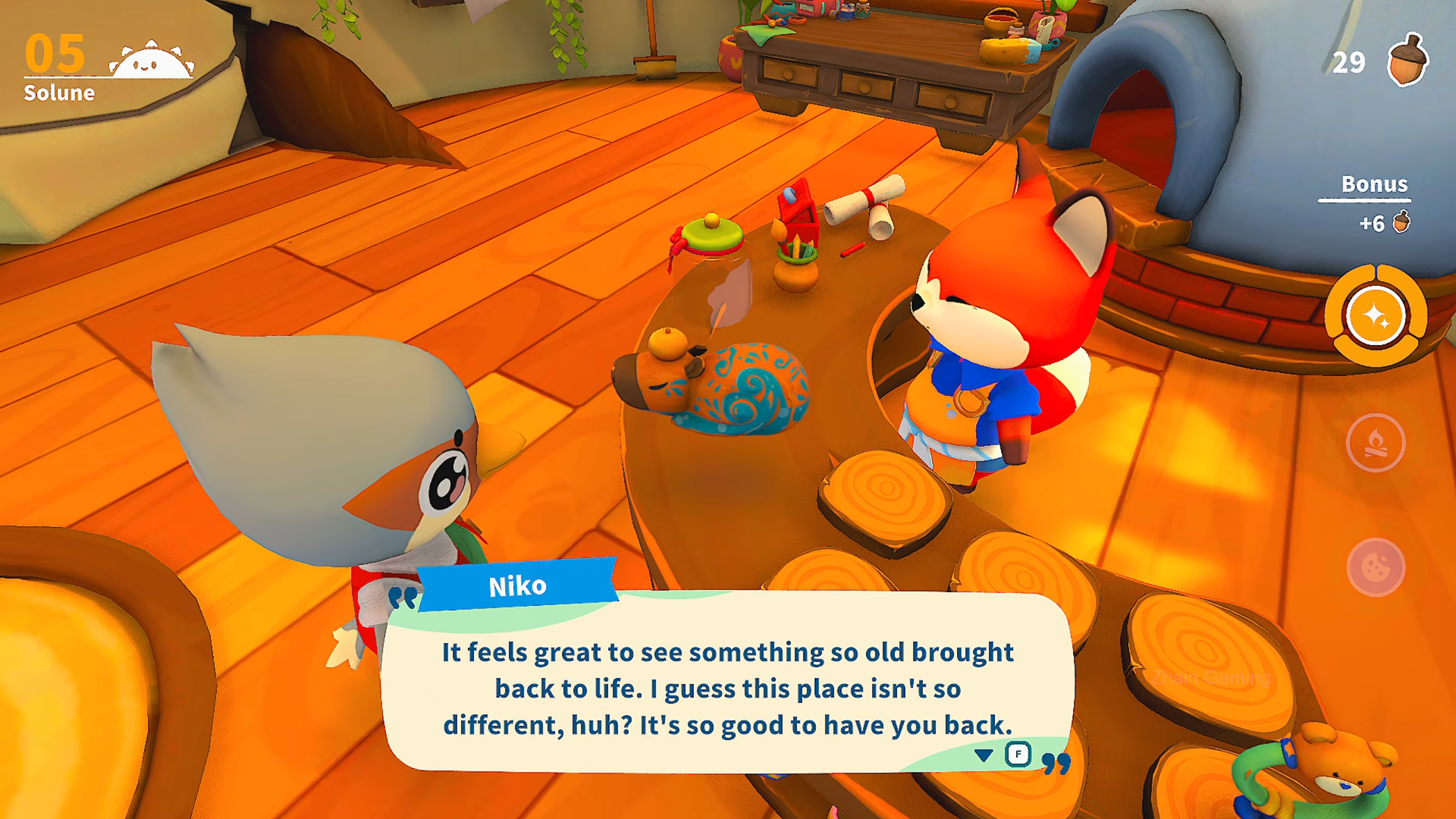Select the campfire ability icon
1456x819 pixels.
[x=1375, y=443]
